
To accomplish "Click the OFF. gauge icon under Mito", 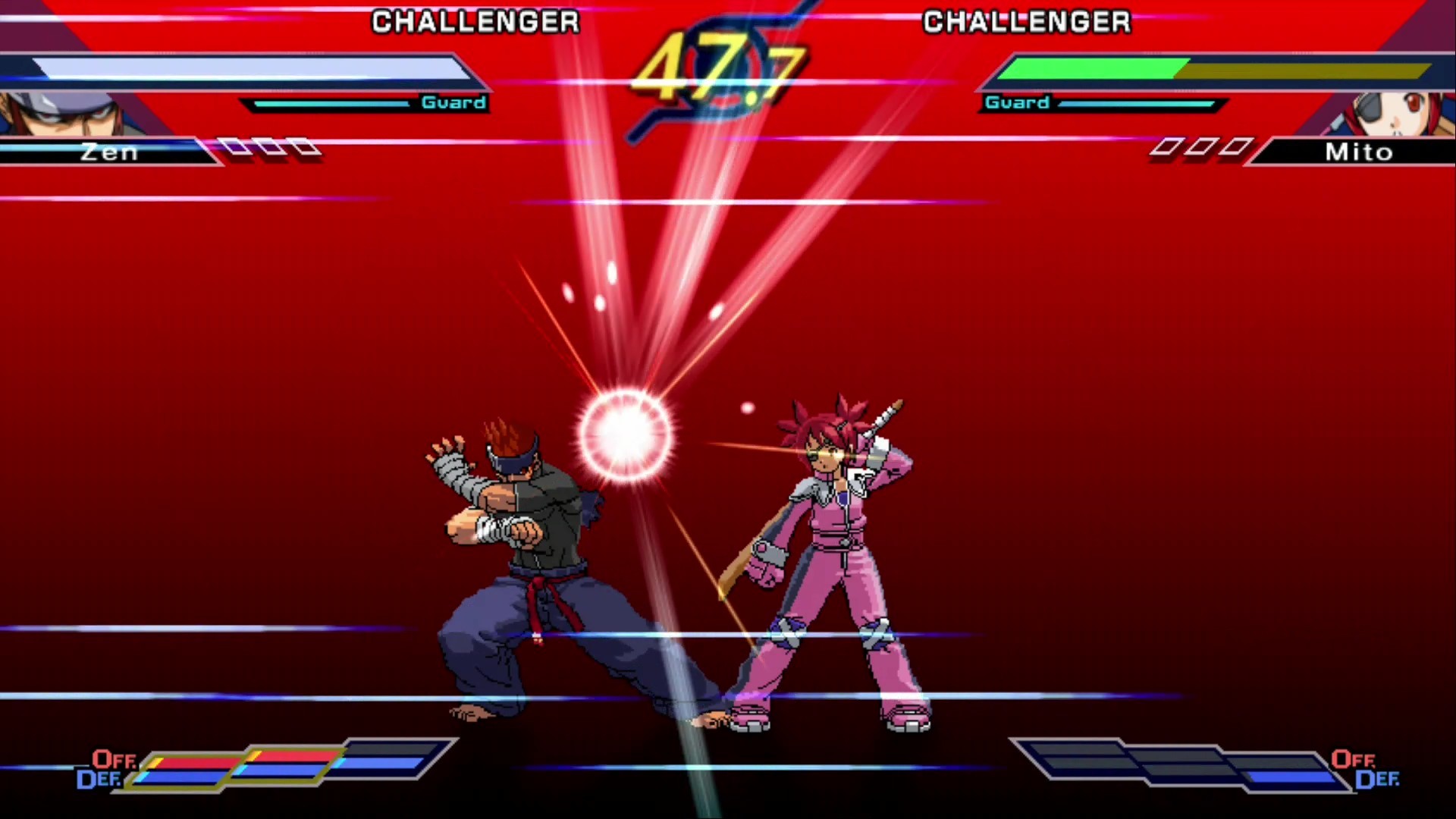I will click(1349, 760).
